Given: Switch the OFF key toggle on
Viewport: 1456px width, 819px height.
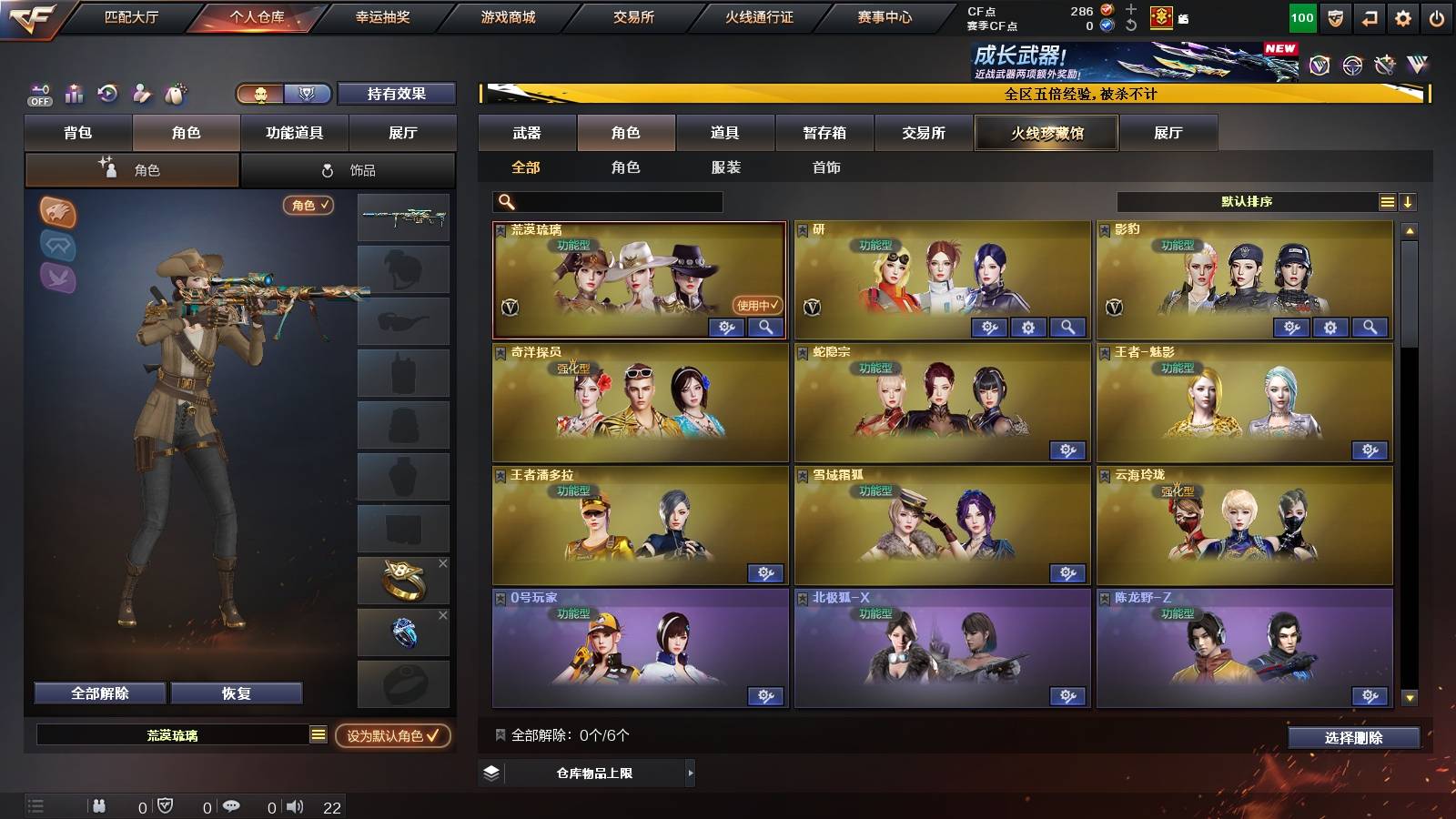Looking at the screenshot, I should [x=38, y=93].
